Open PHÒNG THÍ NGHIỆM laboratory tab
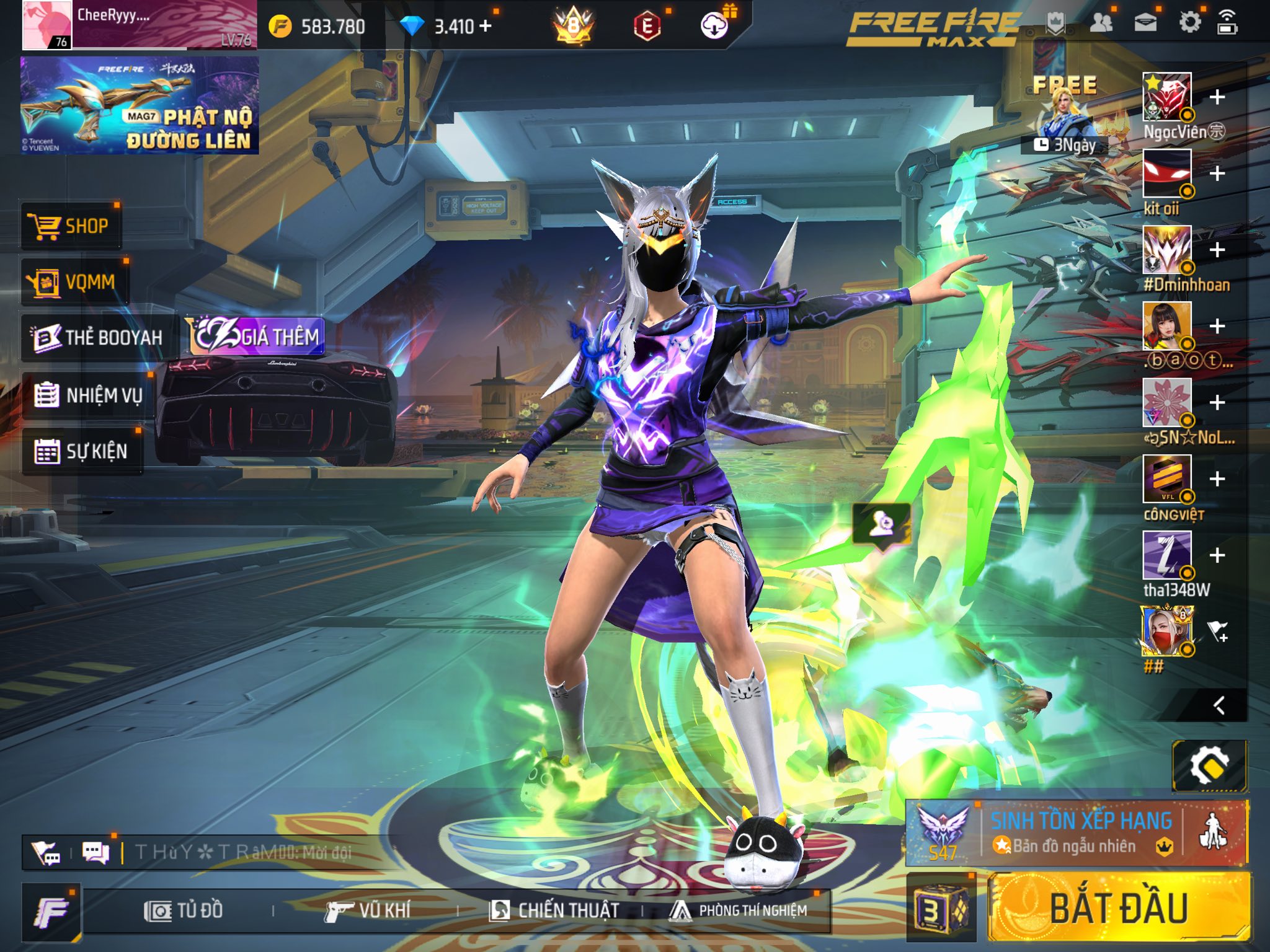 (738, 910)
